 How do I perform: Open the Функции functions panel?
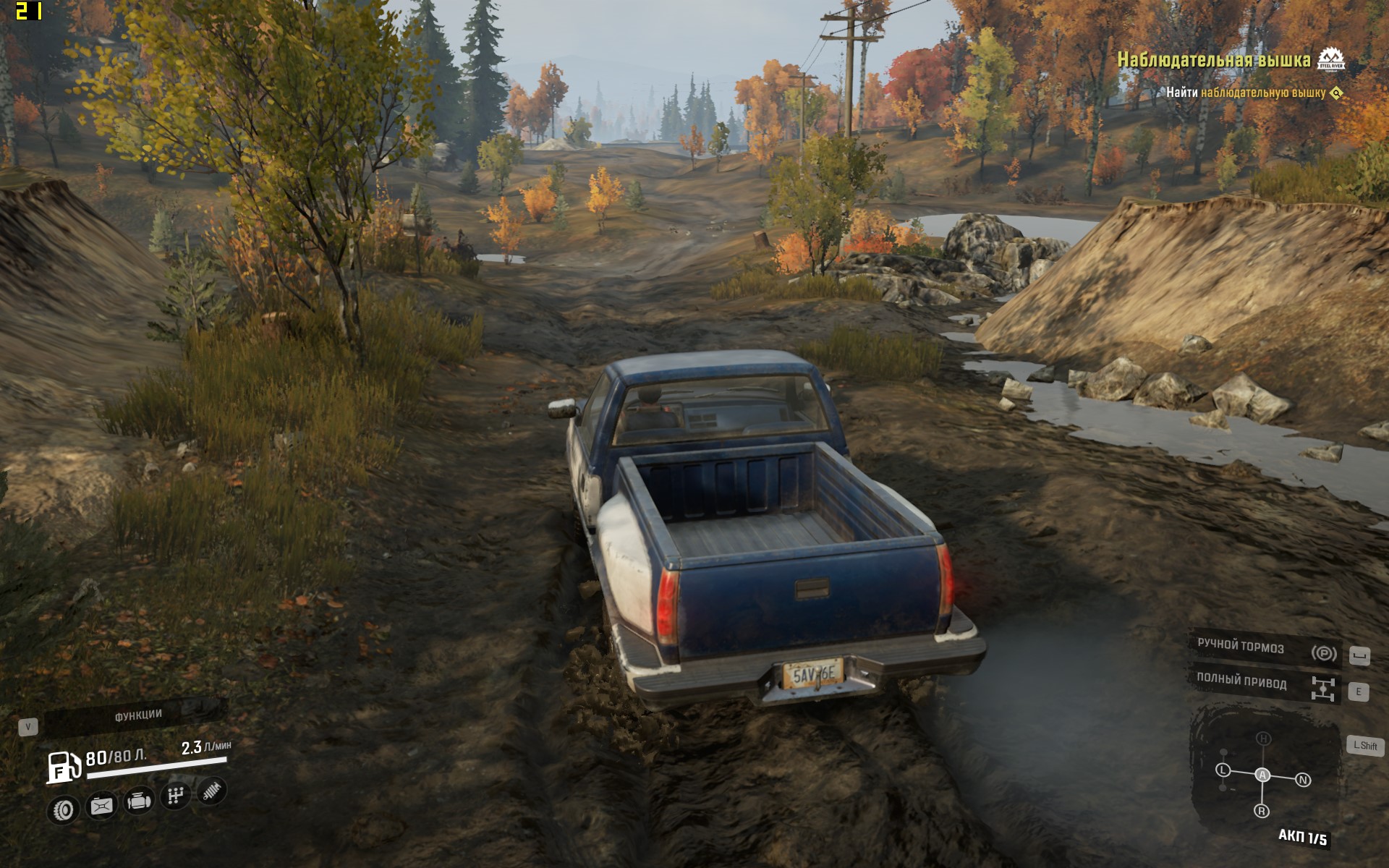137,715
